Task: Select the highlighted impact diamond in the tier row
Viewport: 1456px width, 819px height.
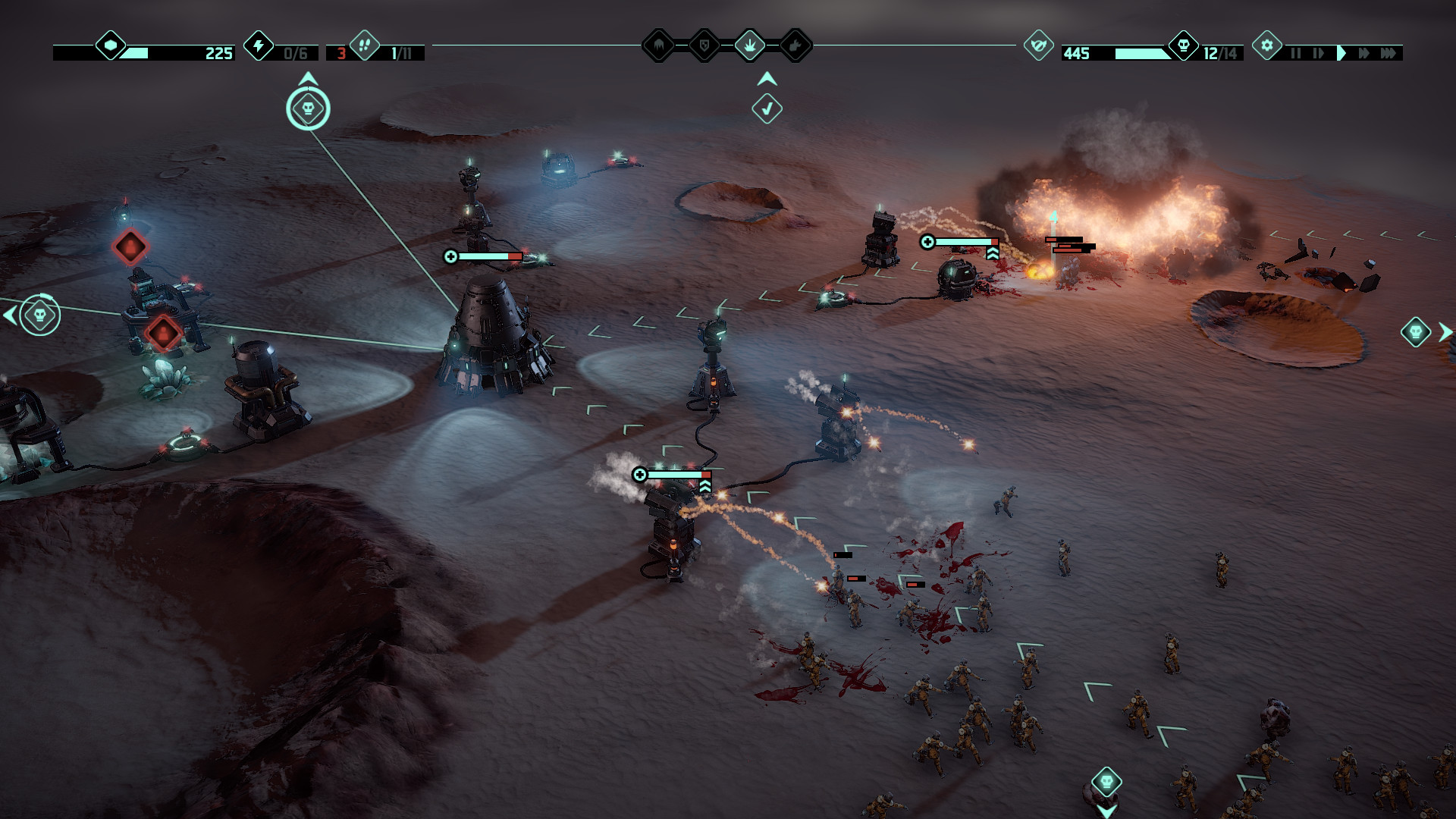Action: tap(750, 45)
